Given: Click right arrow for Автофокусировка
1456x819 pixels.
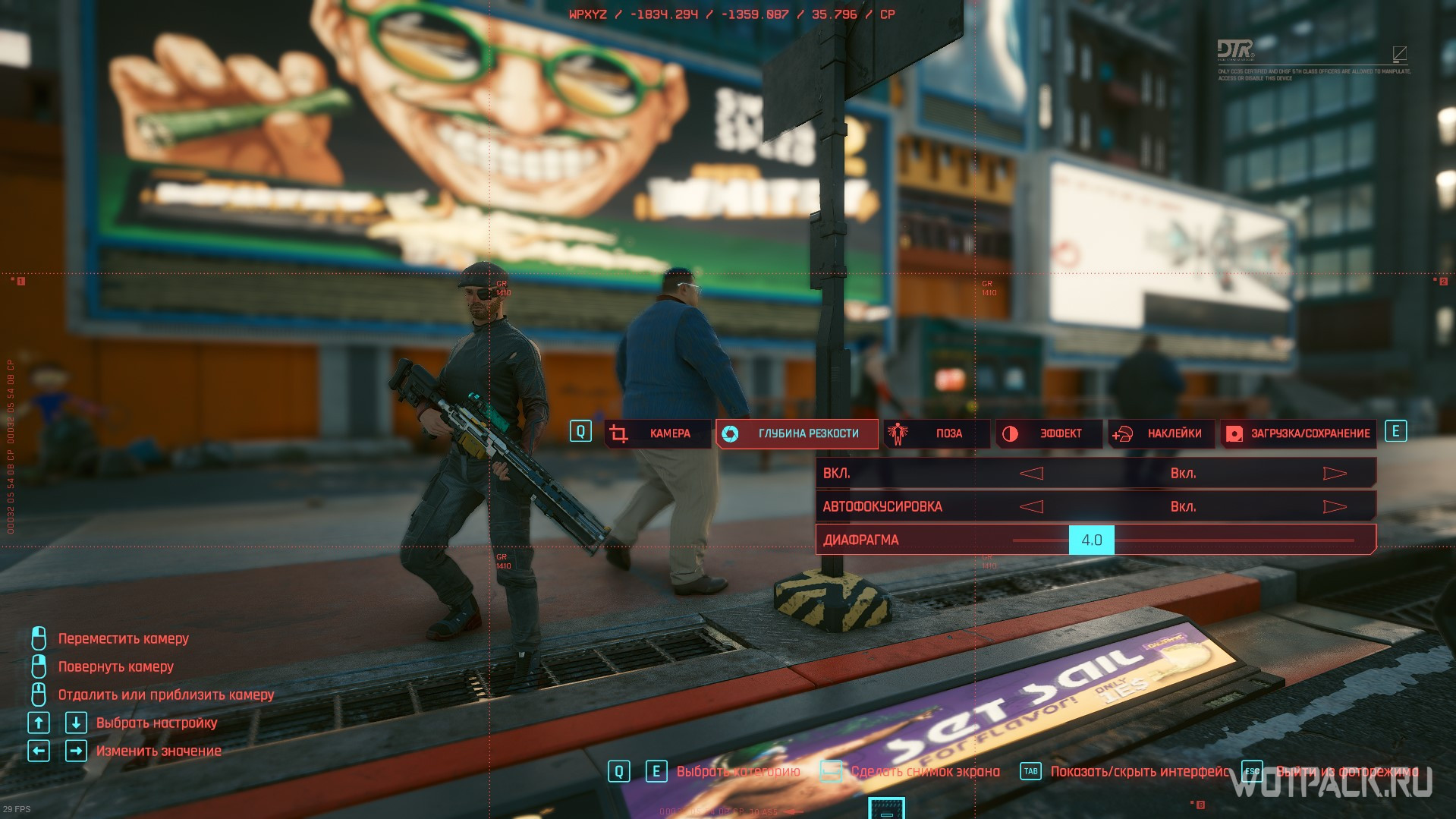Looking at the screenshot, I should click(x=1335, y=507).
